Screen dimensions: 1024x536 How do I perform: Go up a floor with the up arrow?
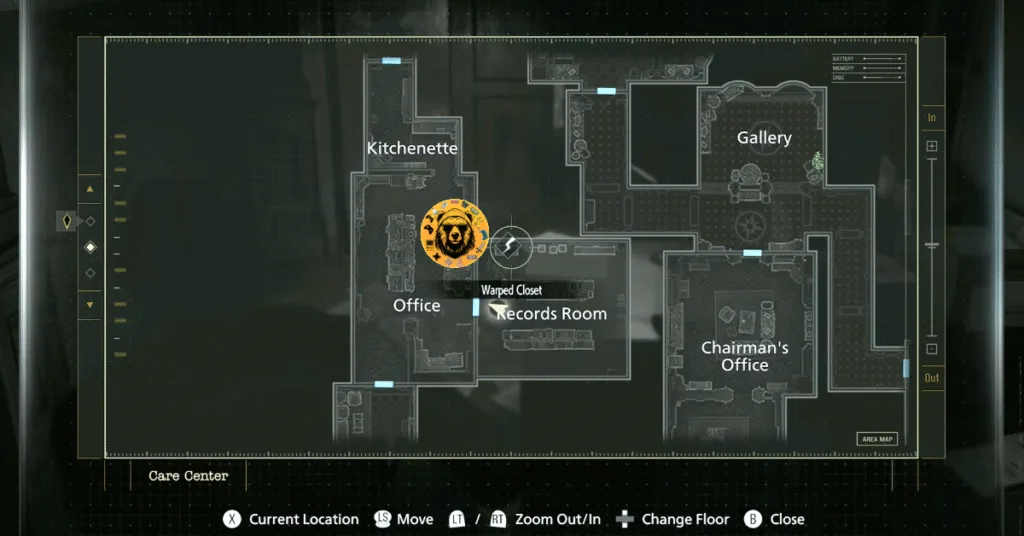(91, 188)
